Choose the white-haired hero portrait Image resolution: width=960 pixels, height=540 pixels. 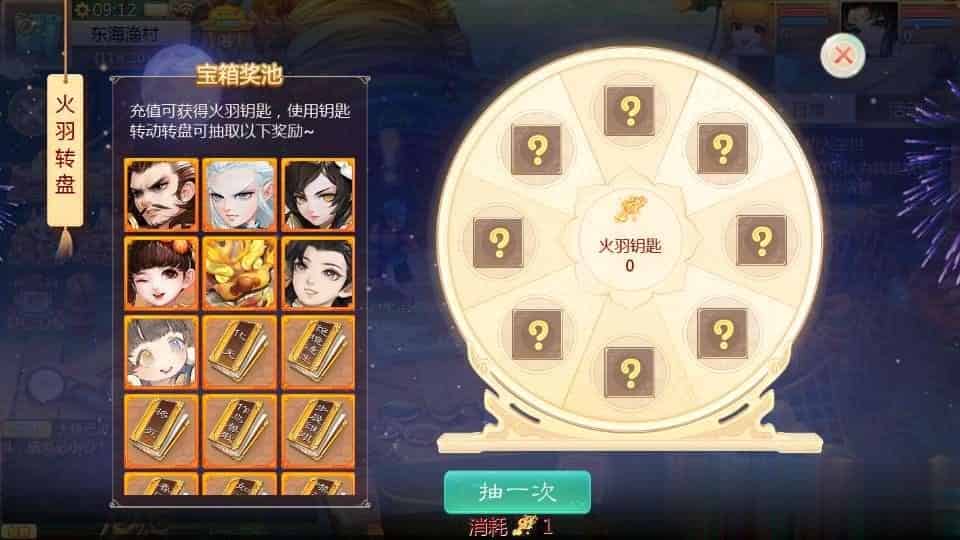click(239, 194)
